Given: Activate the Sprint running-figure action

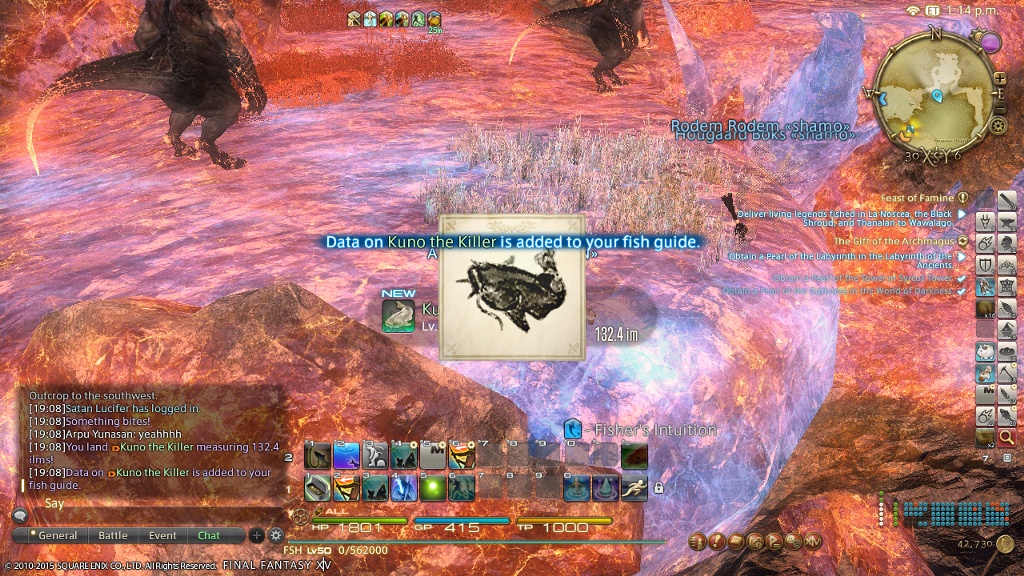Looking at the screenshot, I should coord(633,488).
